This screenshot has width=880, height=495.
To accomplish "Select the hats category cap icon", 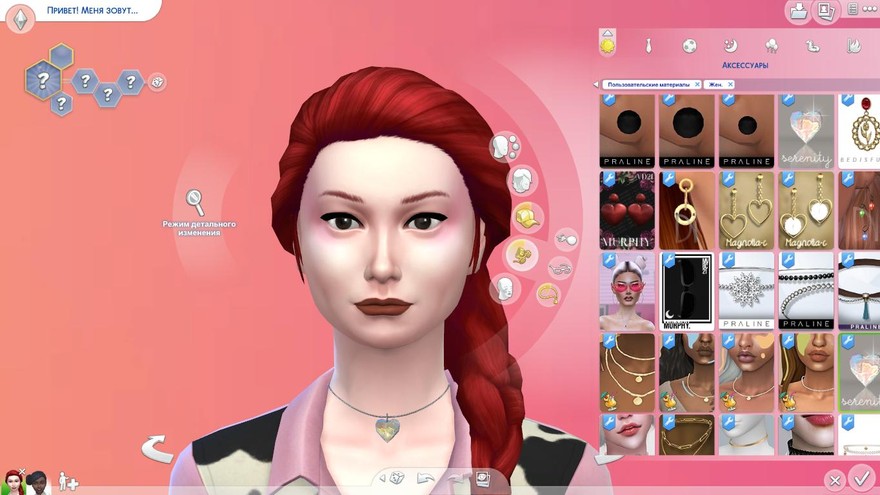I will click(x=527, y=215).
